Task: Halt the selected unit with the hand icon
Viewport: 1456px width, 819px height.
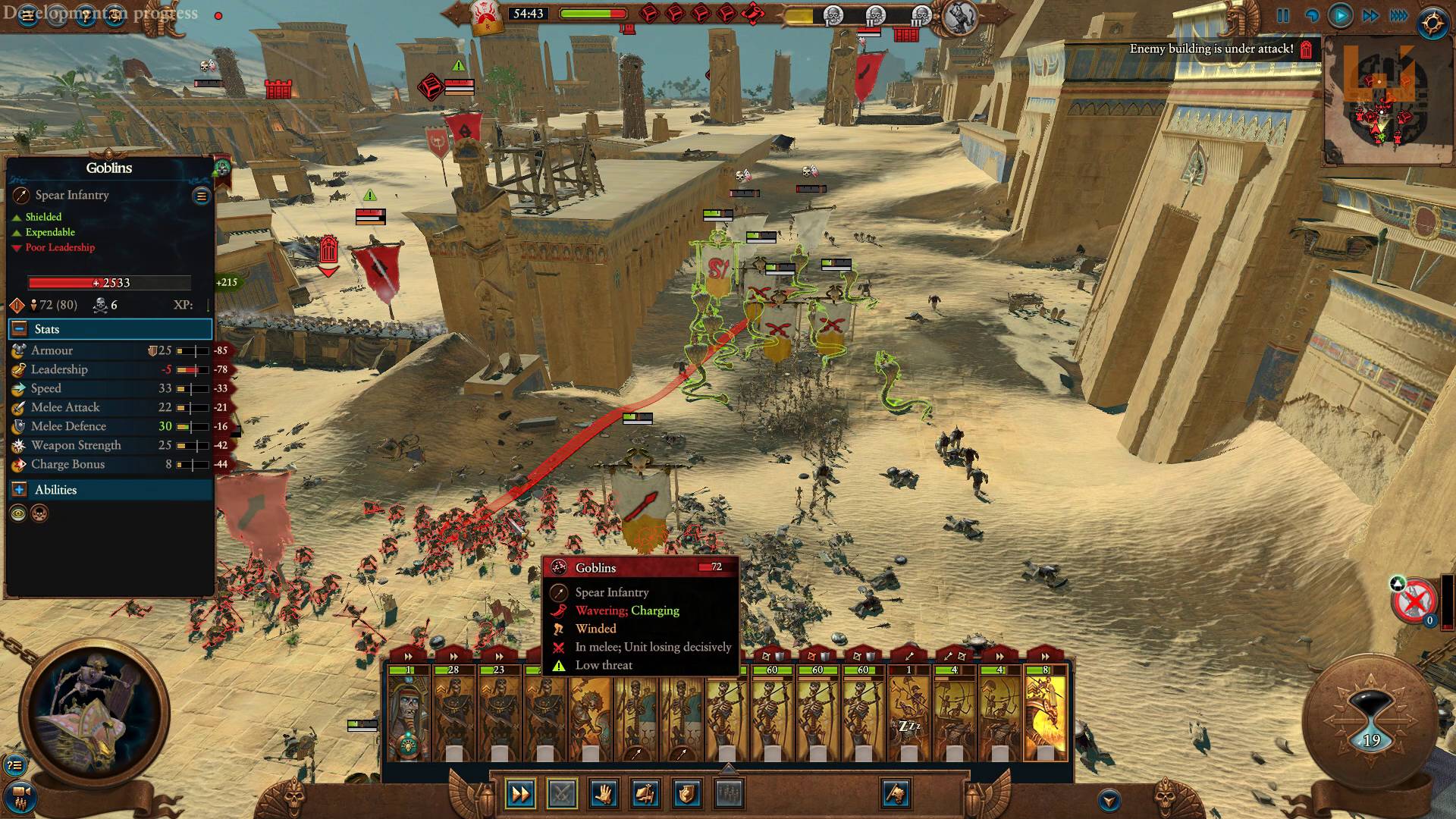Action: pyautogui.click(x=604, y=795)
